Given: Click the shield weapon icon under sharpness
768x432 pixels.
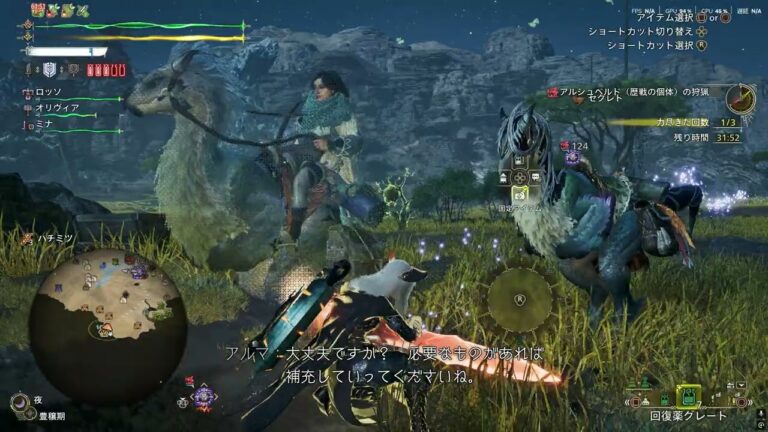Looking at the screenshot, I should click(x=51, y=70).
